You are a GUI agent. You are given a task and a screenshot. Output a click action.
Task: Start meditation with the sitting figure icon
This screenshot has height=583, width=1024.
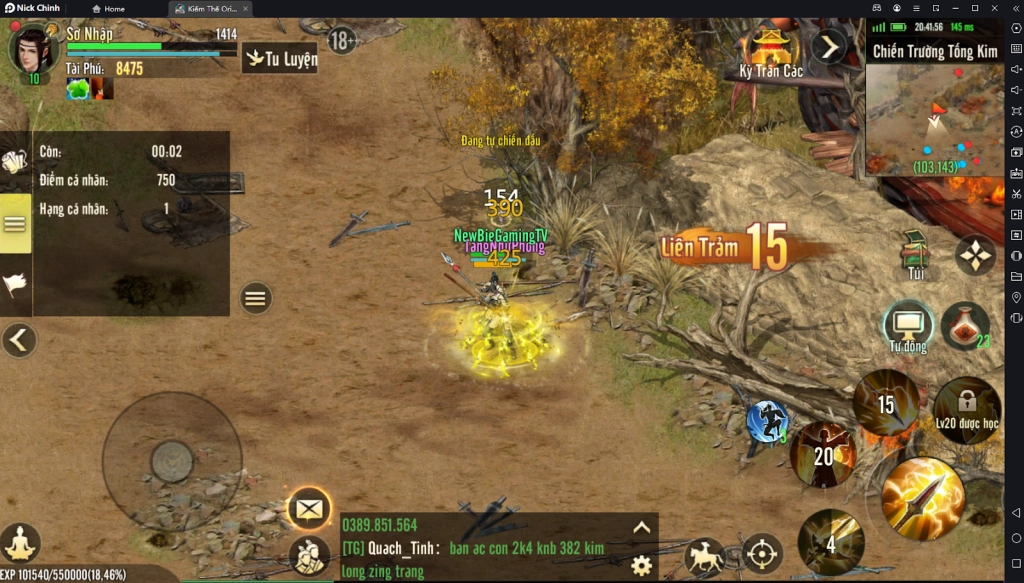tap(20, 543)
